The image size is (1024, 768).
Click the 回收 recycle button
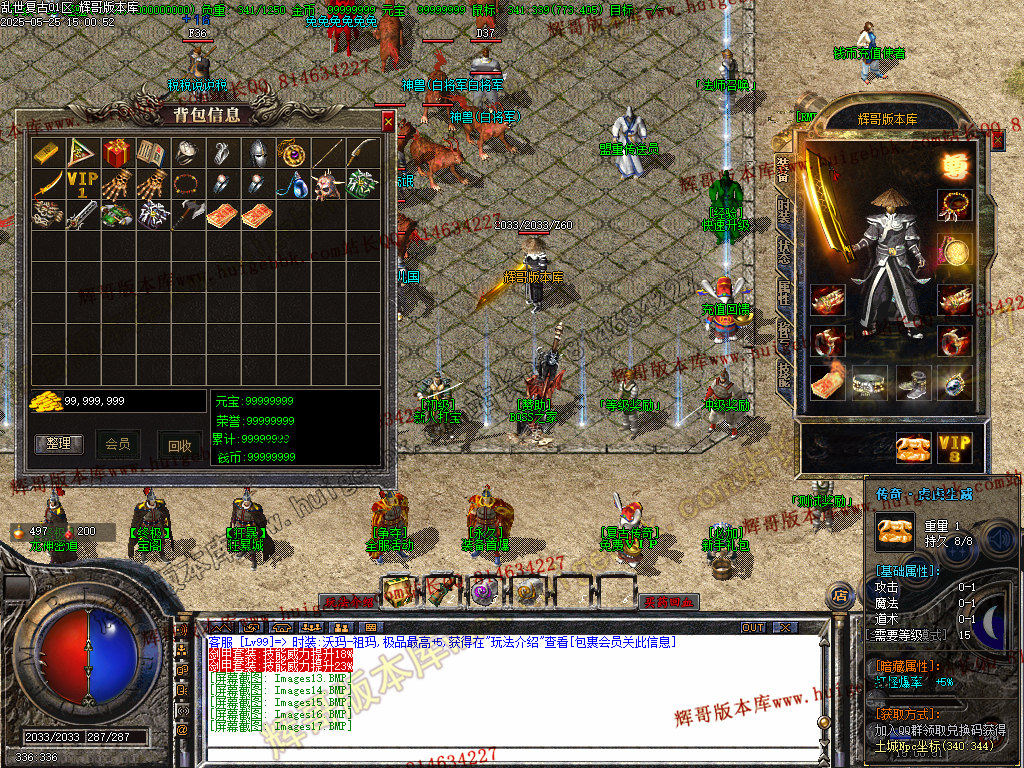click(x=179, y=446)
